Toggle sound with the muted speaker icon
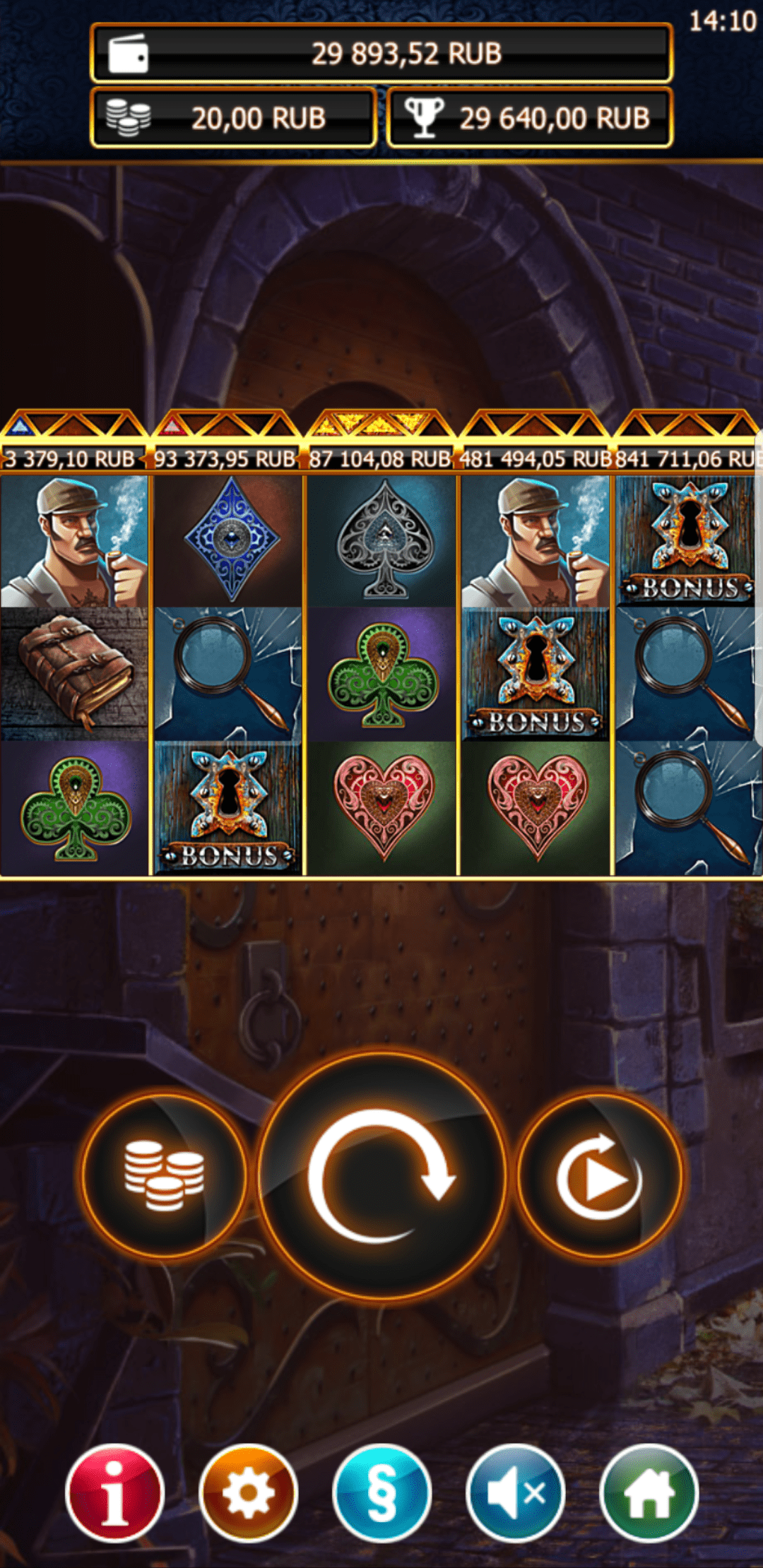763x1568 pixels. coord(515,1493)
